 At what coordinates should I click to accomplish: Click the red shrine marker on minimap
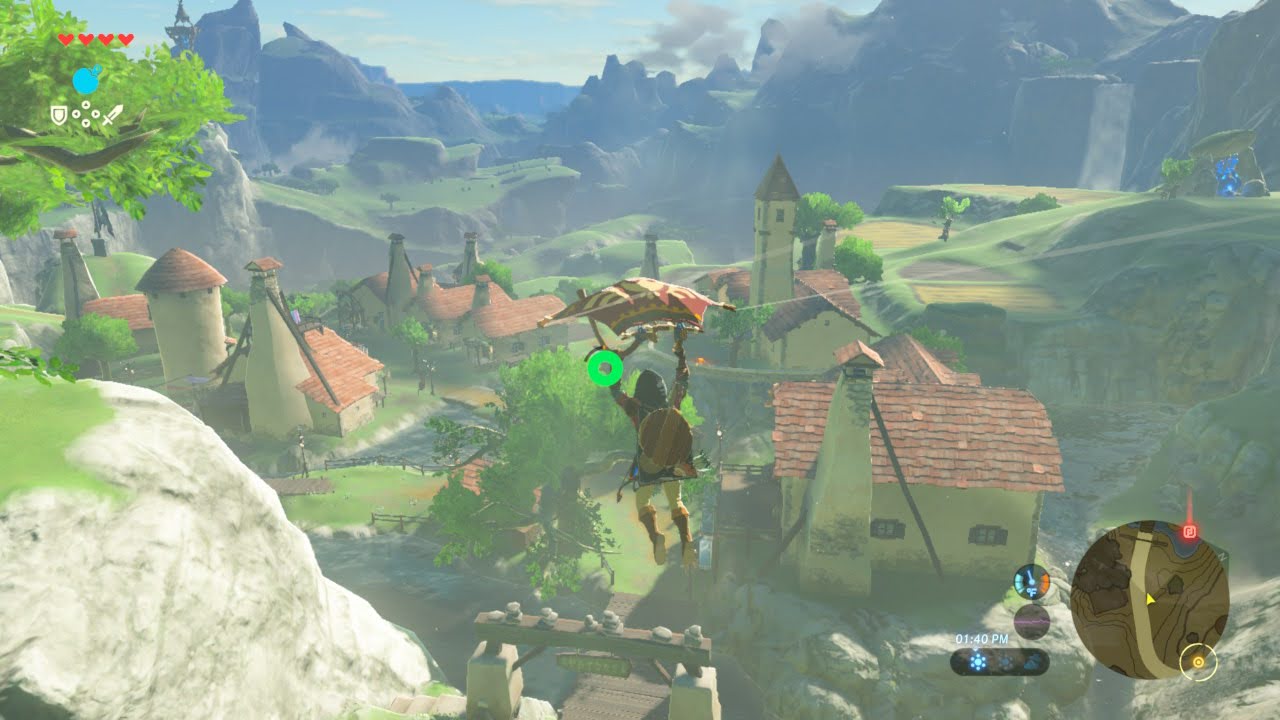click(x=1190, y=531)
